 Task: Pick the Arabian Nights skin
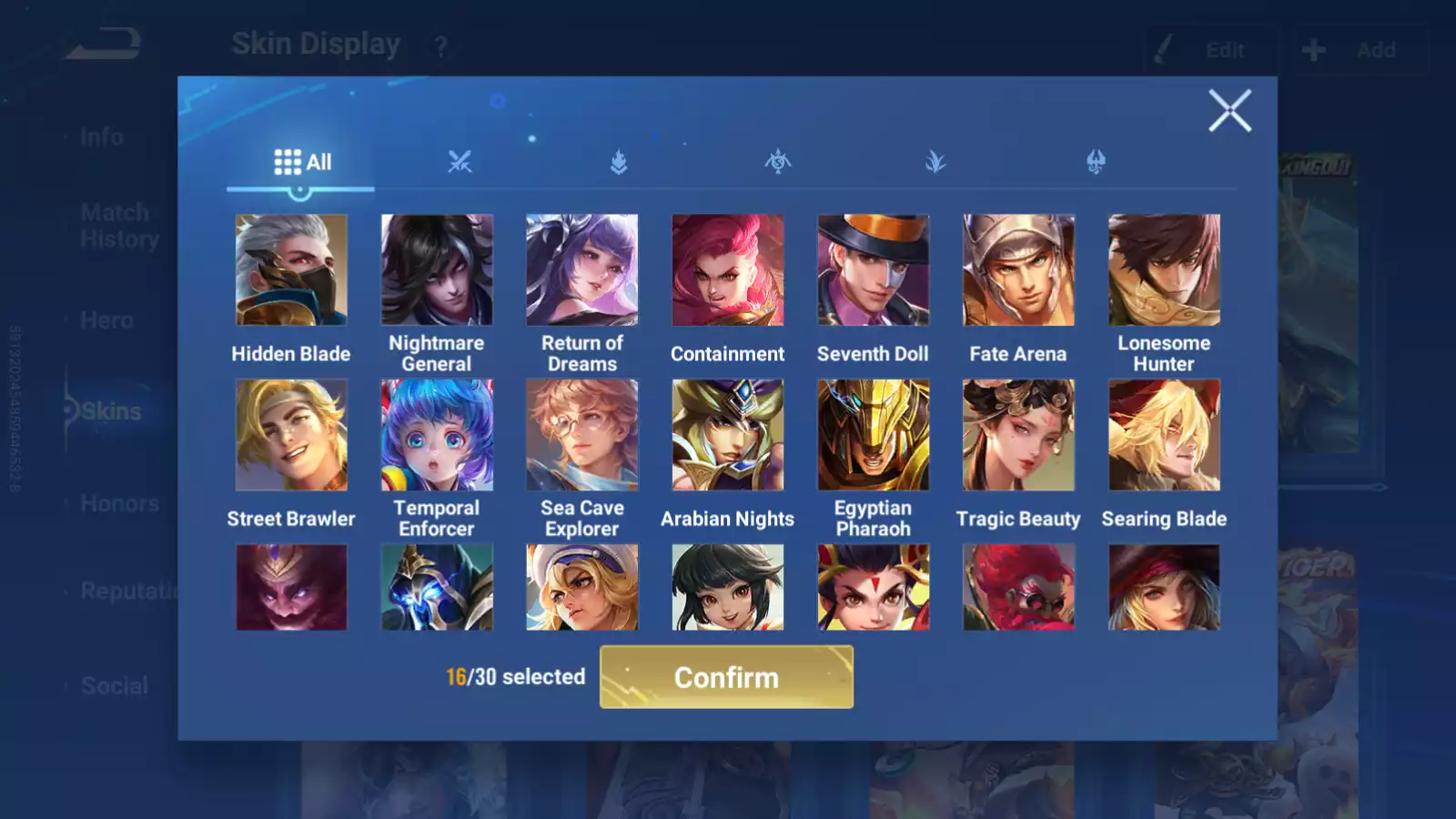tap(728, 435)
